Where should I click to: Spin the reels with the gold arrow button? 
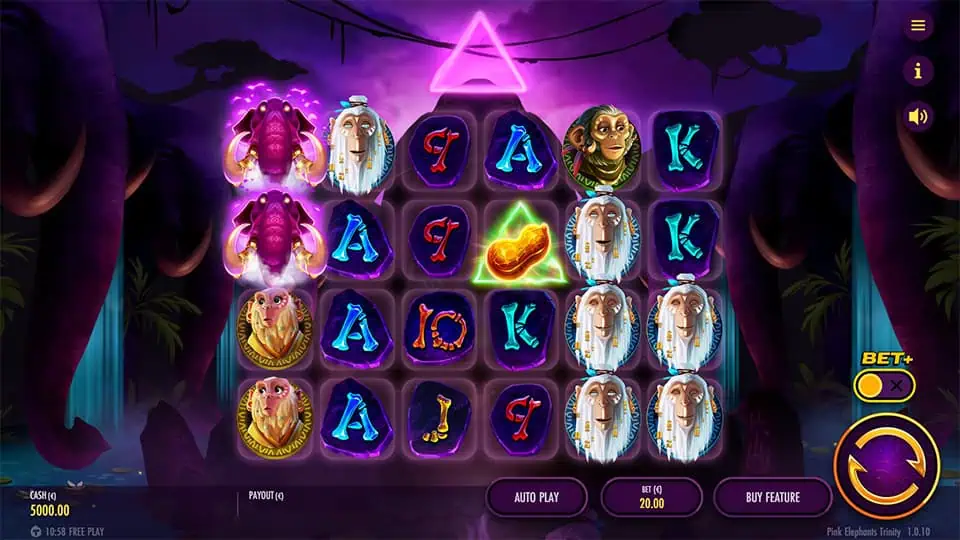pos(886,464)
